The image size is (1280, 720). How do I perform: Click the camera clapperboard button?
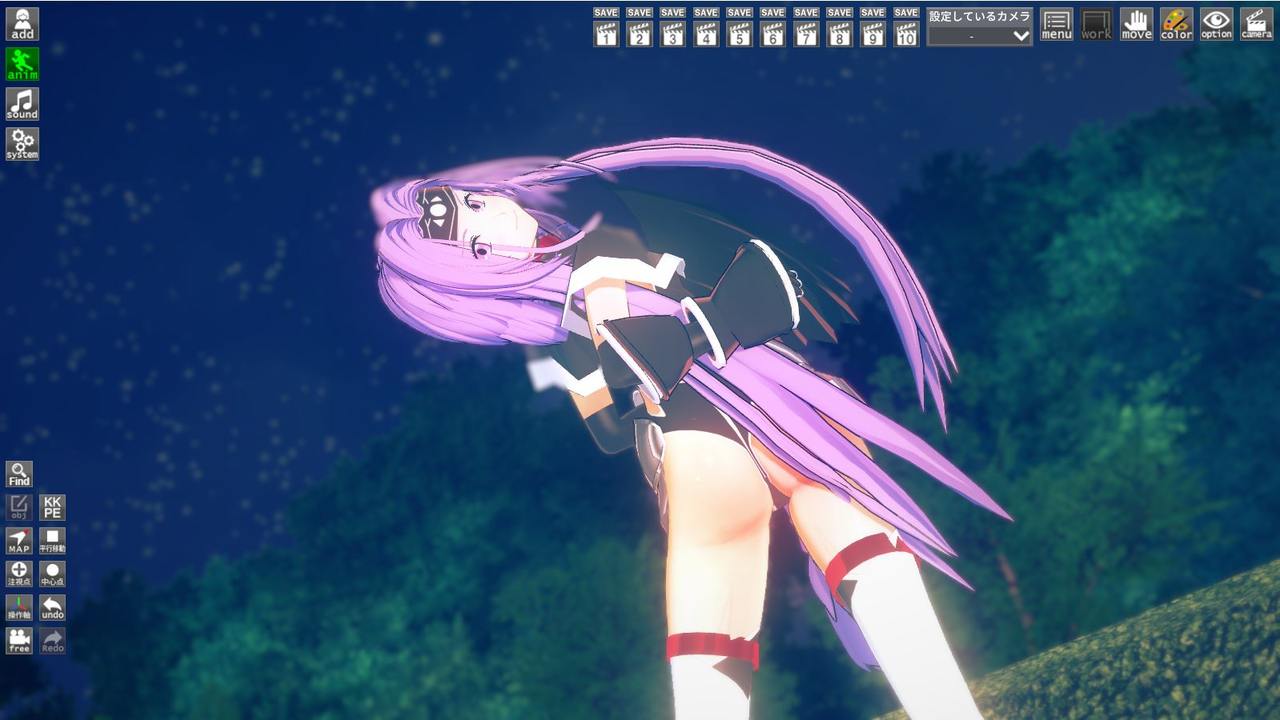pos(1256,24)
